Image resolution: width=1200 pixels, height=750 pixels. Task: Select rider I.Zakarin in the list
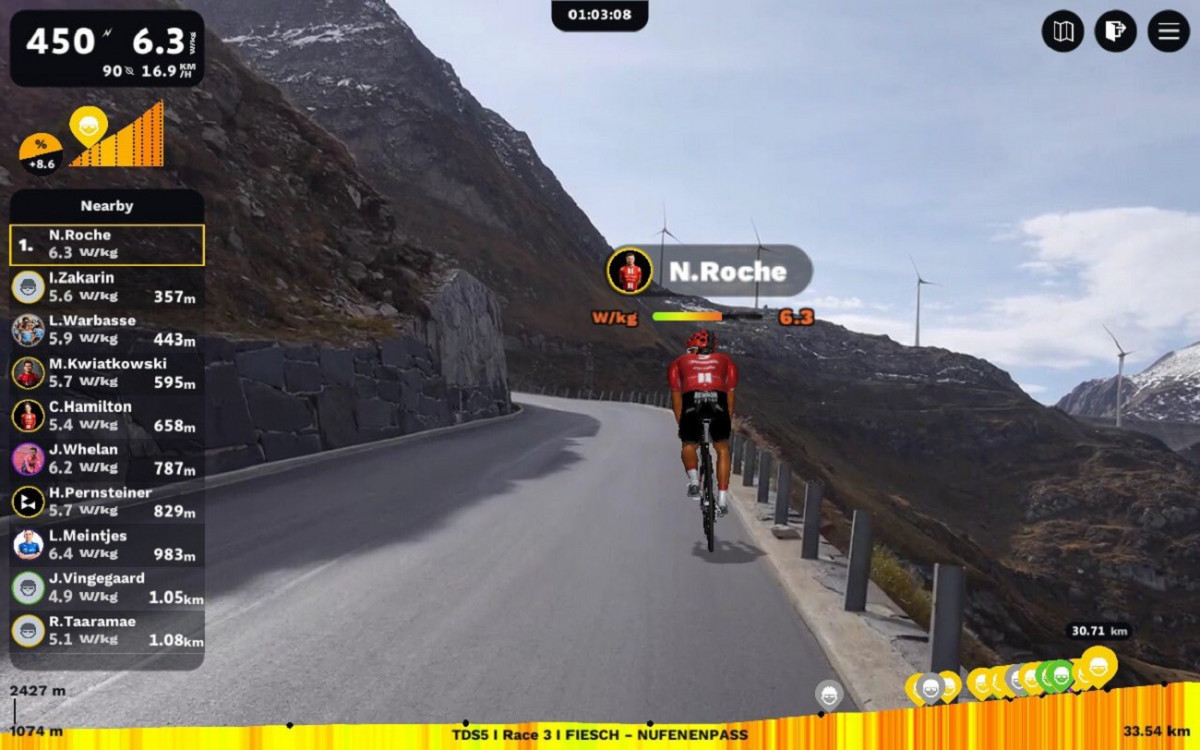(107, 287)
